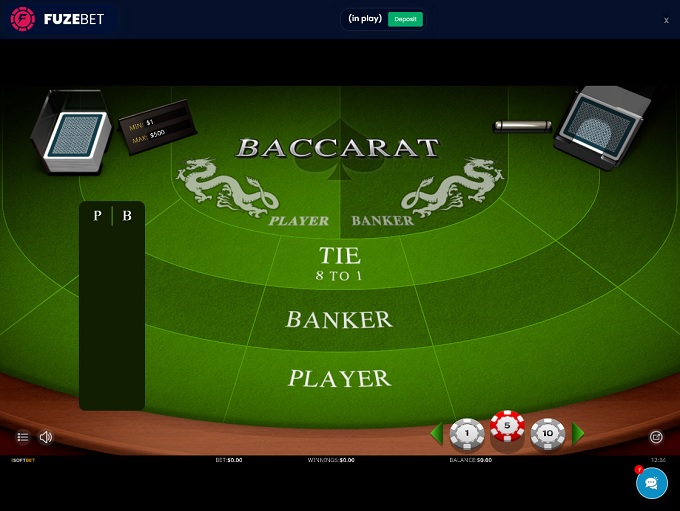The height and width of the screenshot is (511, 680).
Task: Show higher chip values with right arrow
Action: tap(579, 434)
